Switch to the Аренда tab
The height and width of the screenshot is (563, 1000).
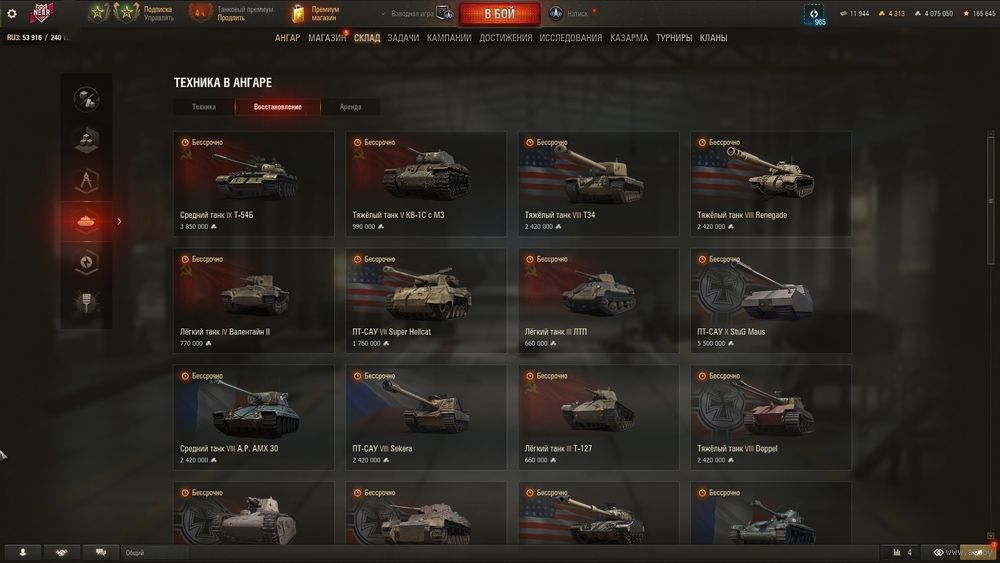click(350, 107)
